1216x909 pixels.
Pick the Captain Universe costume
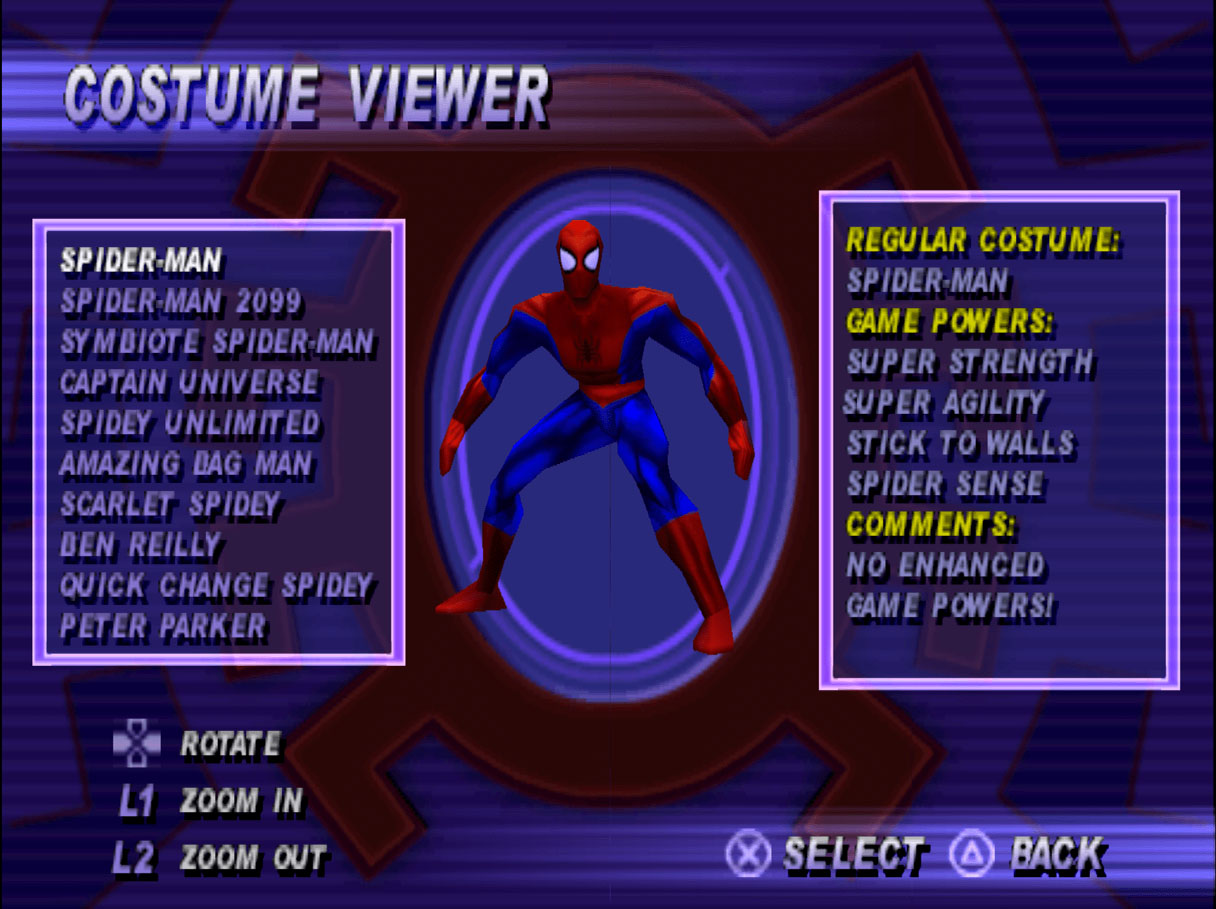point(189,382)
